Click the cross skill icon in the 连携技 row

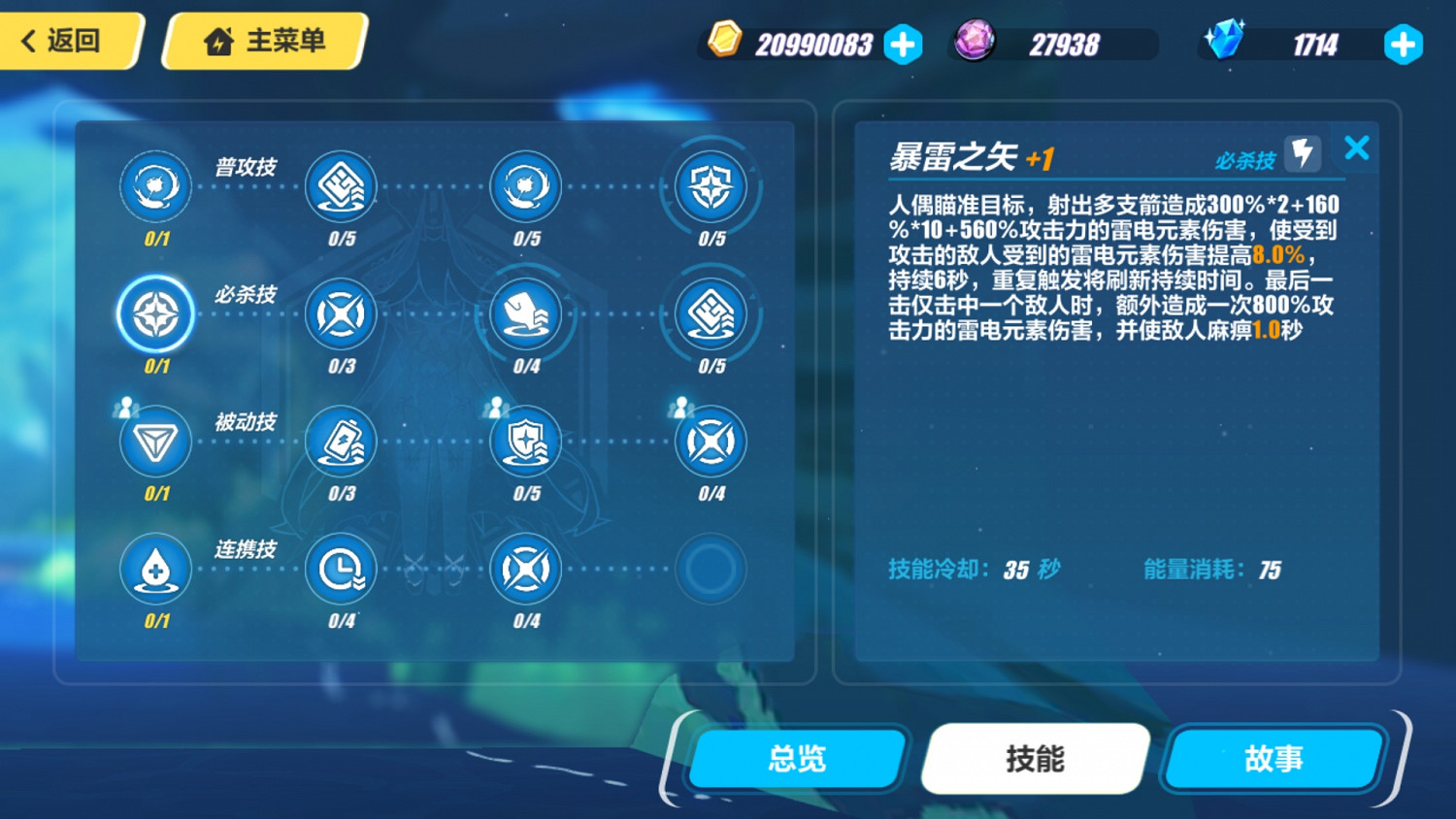(525, 571)
